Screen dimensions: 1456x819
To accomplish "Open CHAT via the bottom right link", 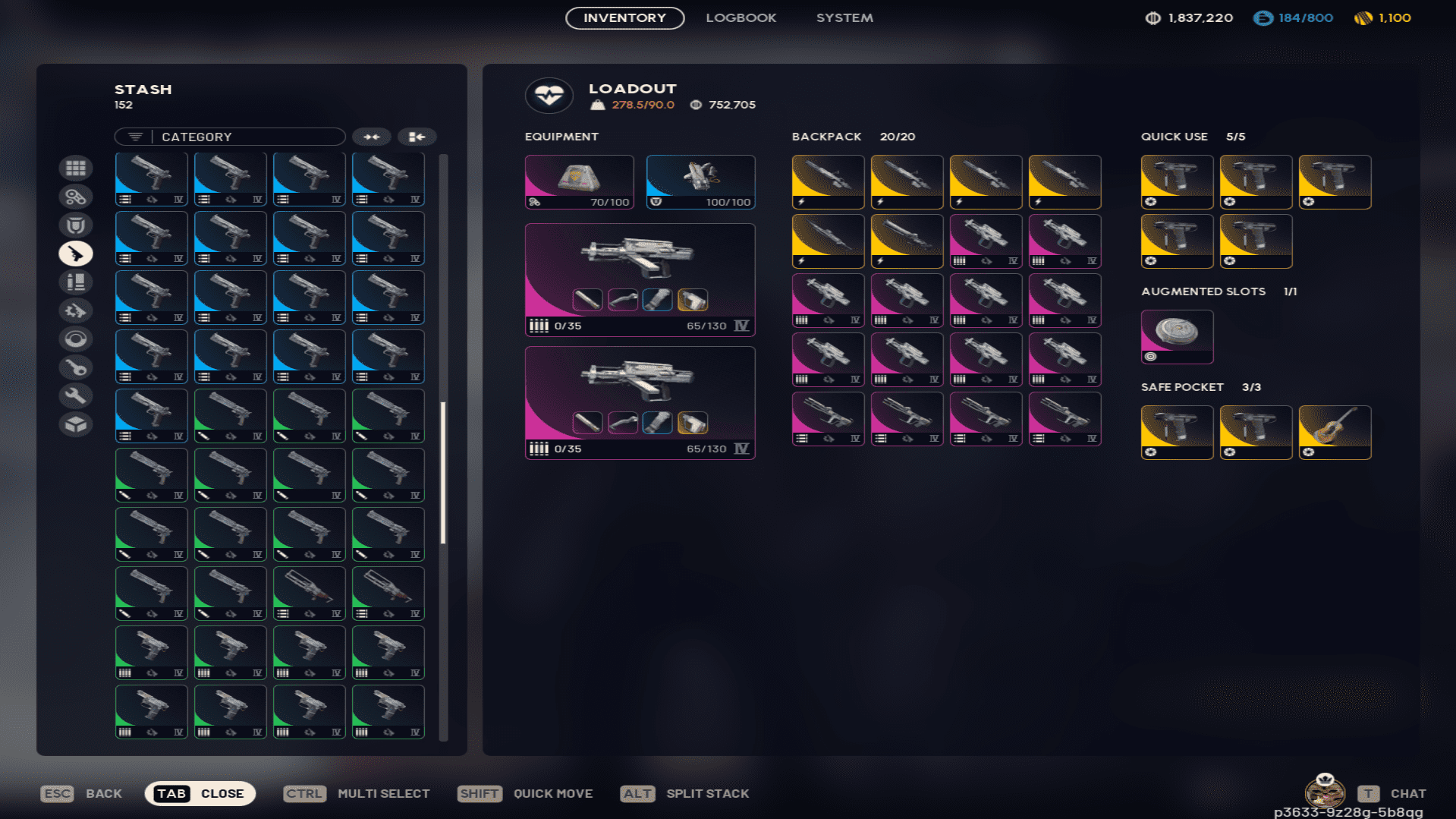I will (1407, 793).
